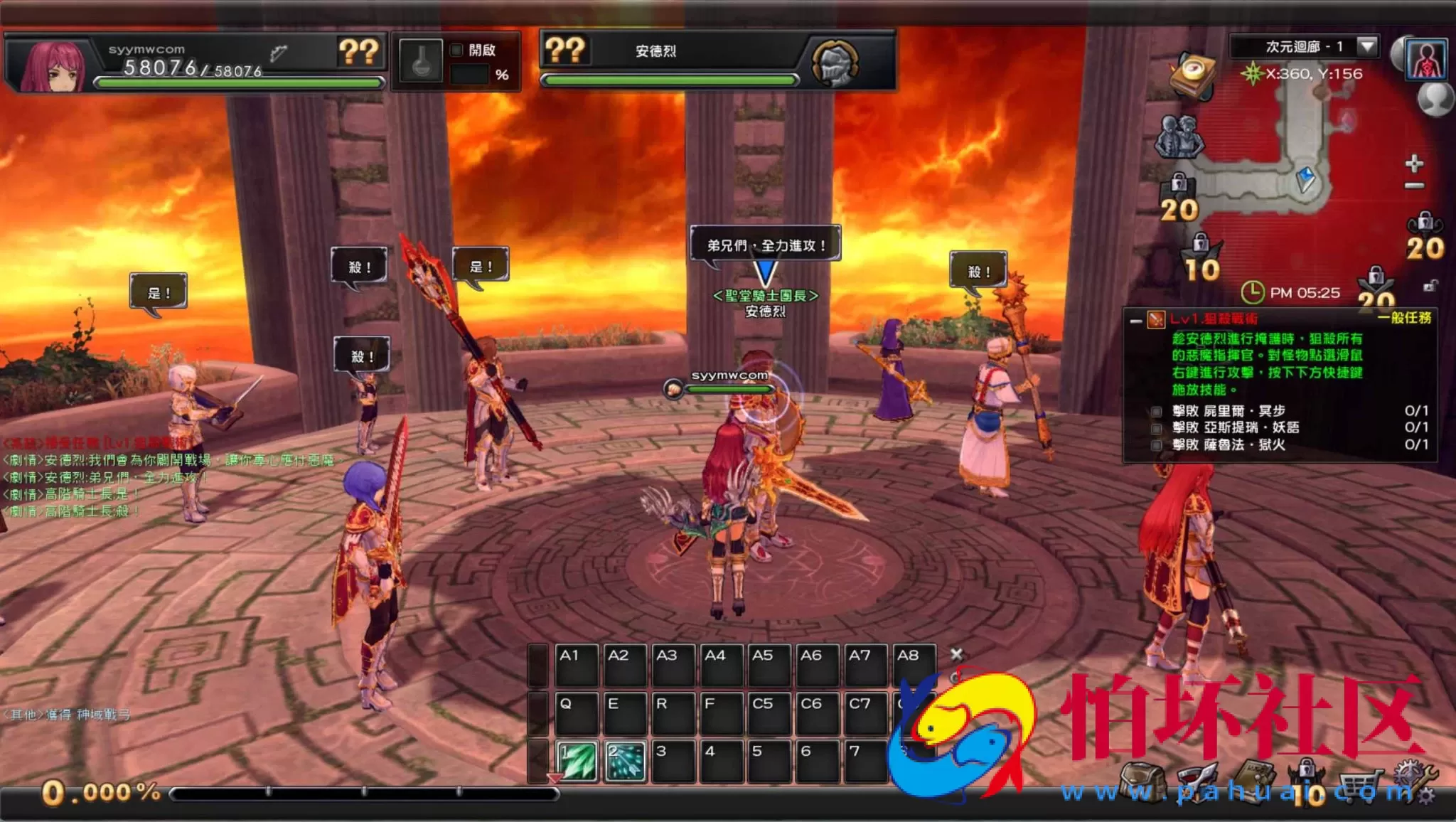Zoom in the minimap with the plus button
The height and width of the screenshot is (822, 1456).
[1414, 164]
